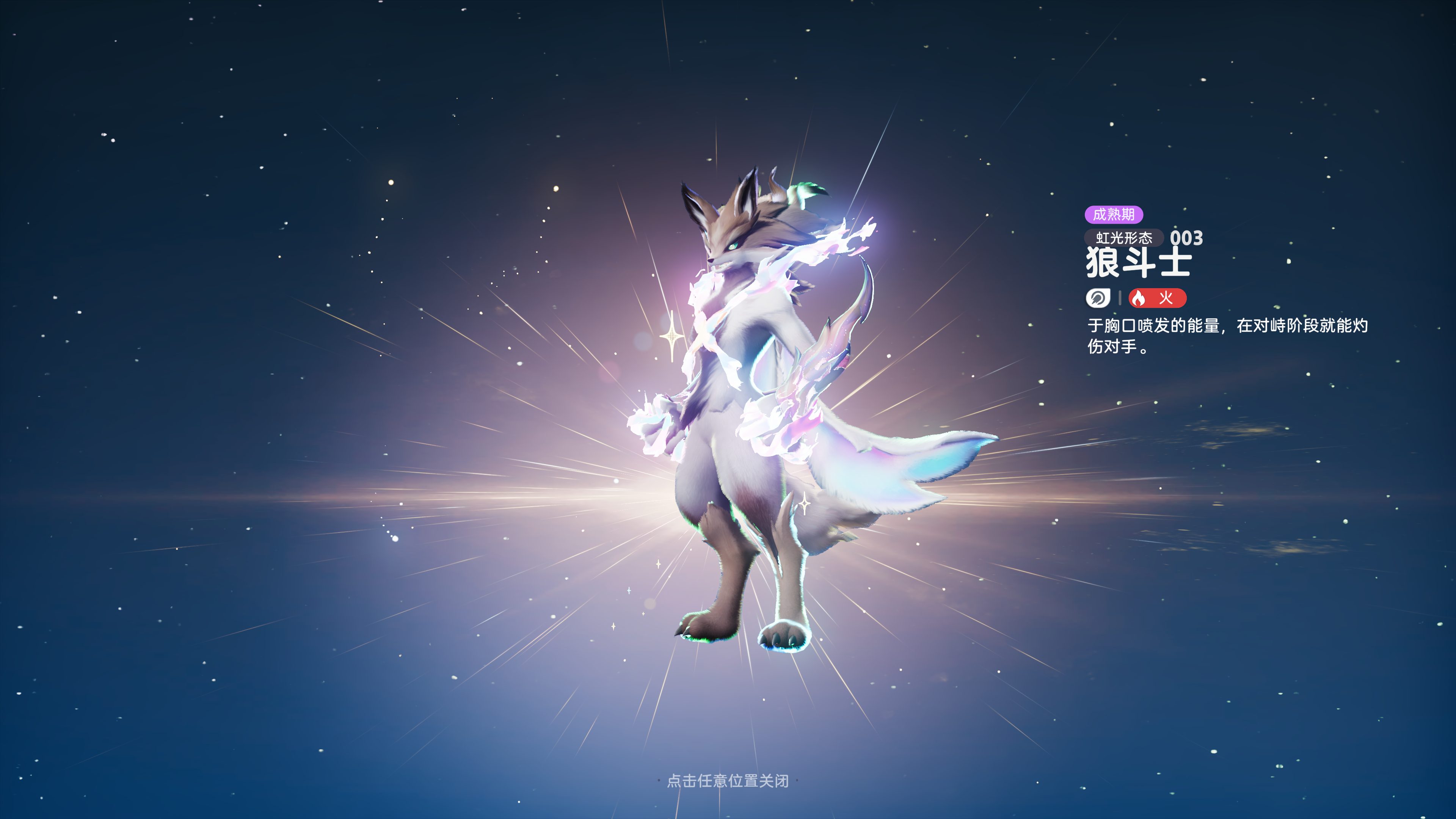Click the 虹光形态 form label

[x=1123, y=238]
